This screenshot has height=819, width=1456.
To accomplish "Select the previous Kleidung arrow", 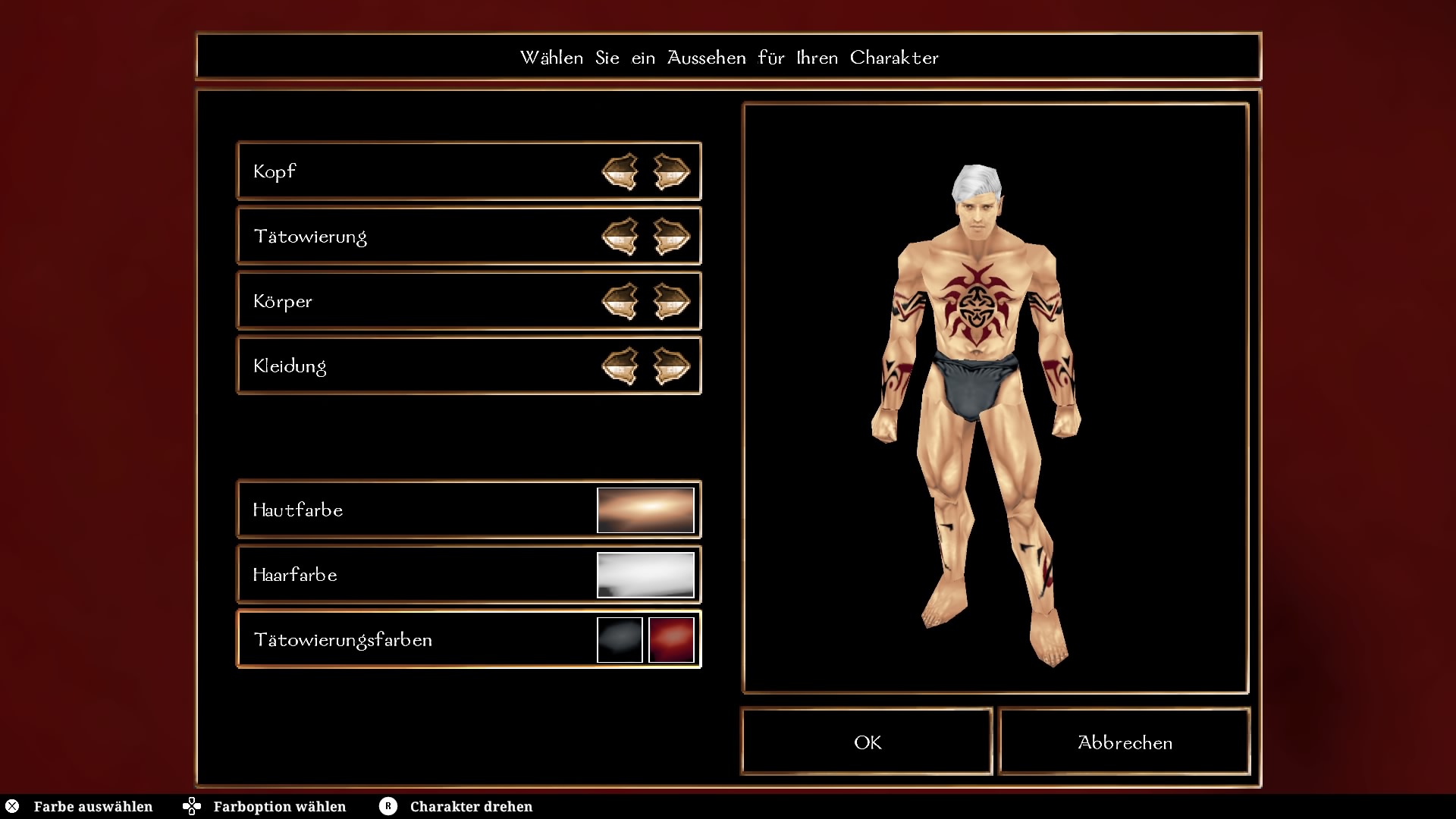I will (620, 366).
